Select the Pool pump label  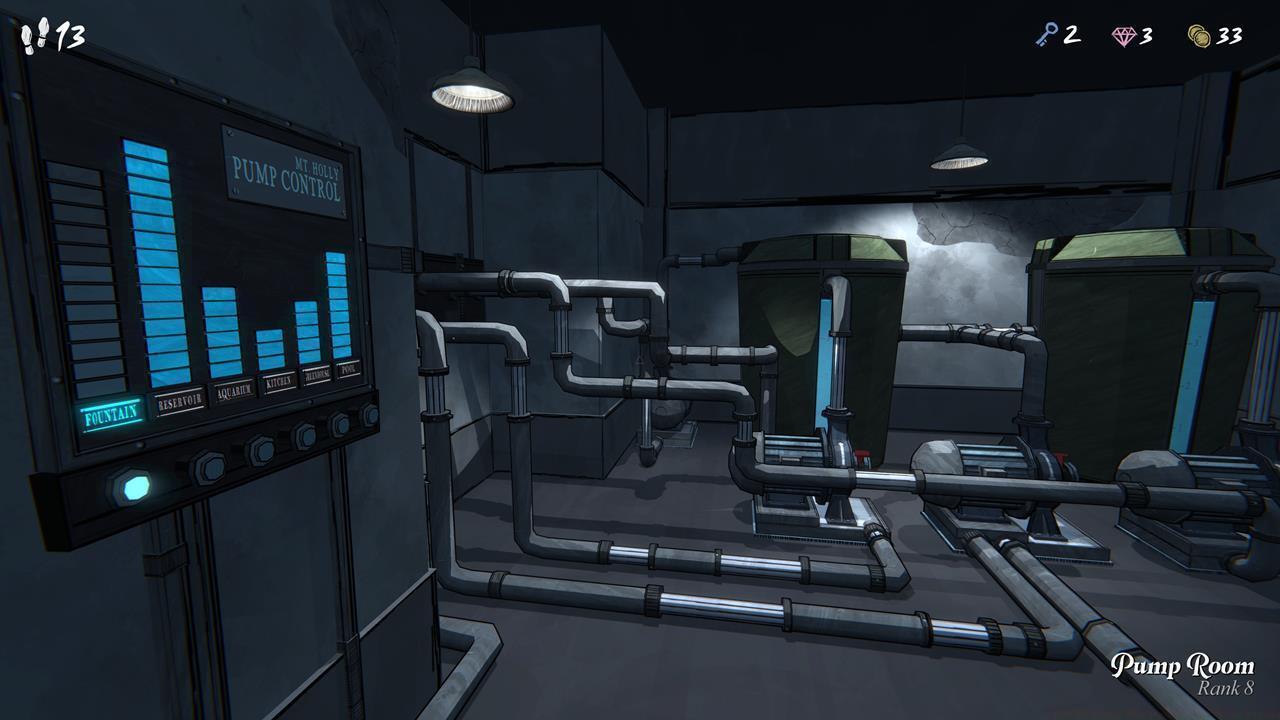click(349, 369)
